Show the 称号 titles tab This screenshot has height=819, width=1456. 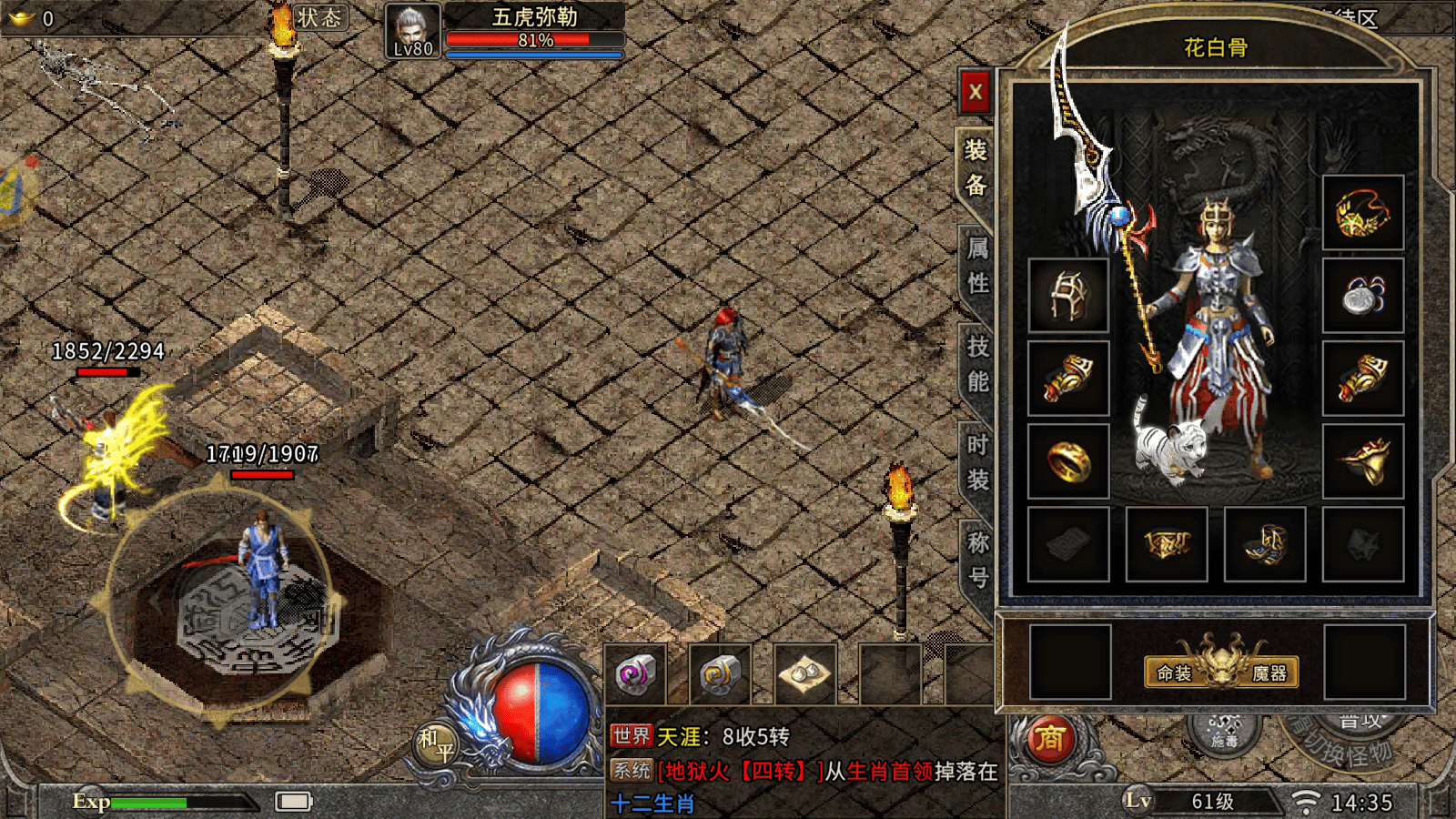(977, 560)
